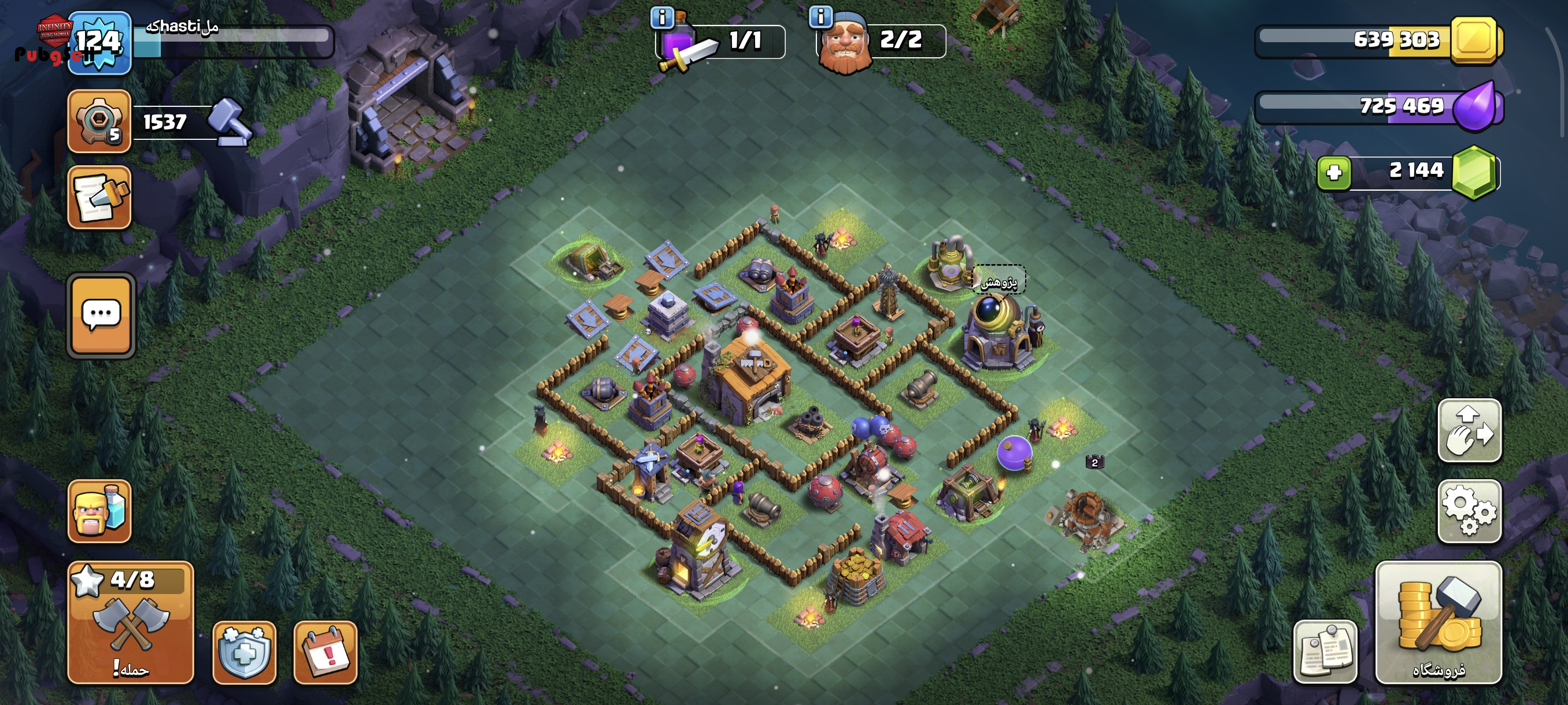Open the shield with plus button
The height and width of the screenshot is (705, 1568).
point(244,652)
